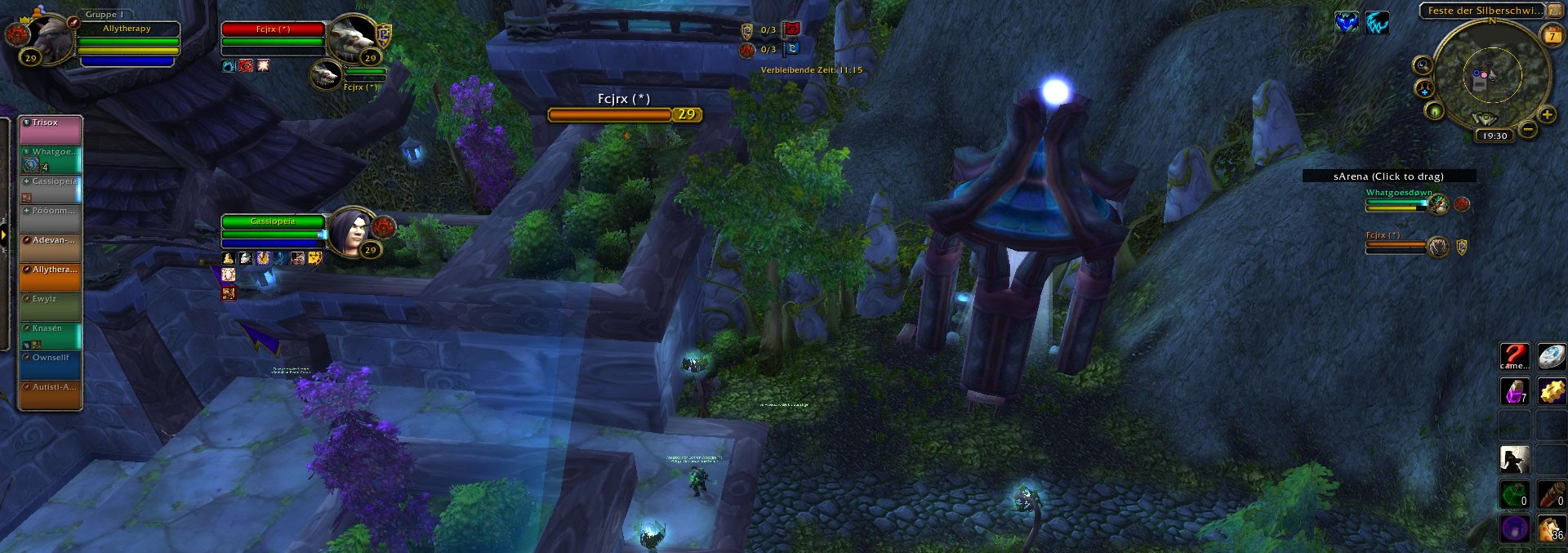
Task: Target Adevan in the raid list
Action: (50, 248)
